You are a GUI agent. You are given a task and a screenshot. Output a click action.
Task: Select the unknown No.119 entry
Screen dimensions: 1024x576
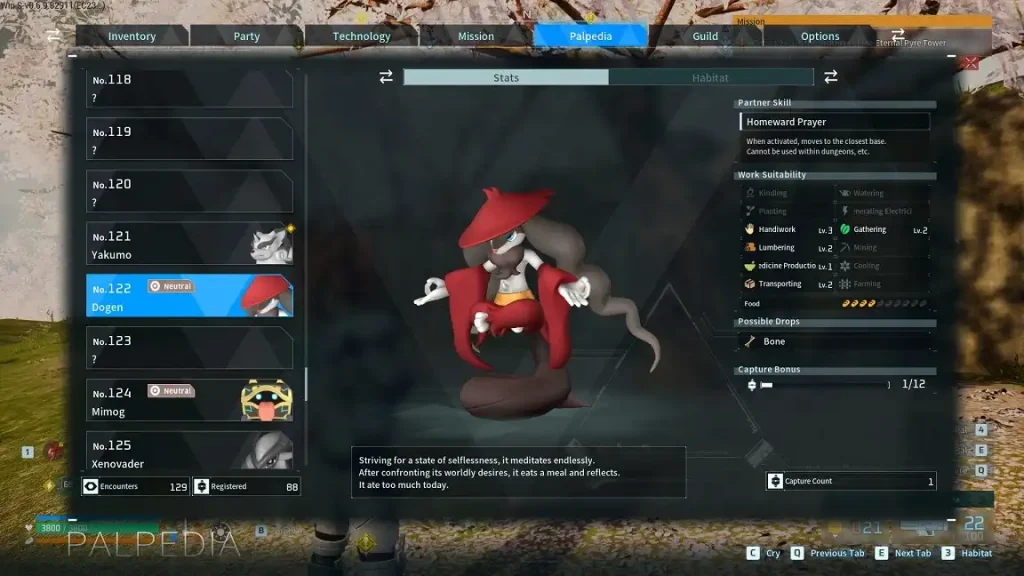[x=190, y=139]
